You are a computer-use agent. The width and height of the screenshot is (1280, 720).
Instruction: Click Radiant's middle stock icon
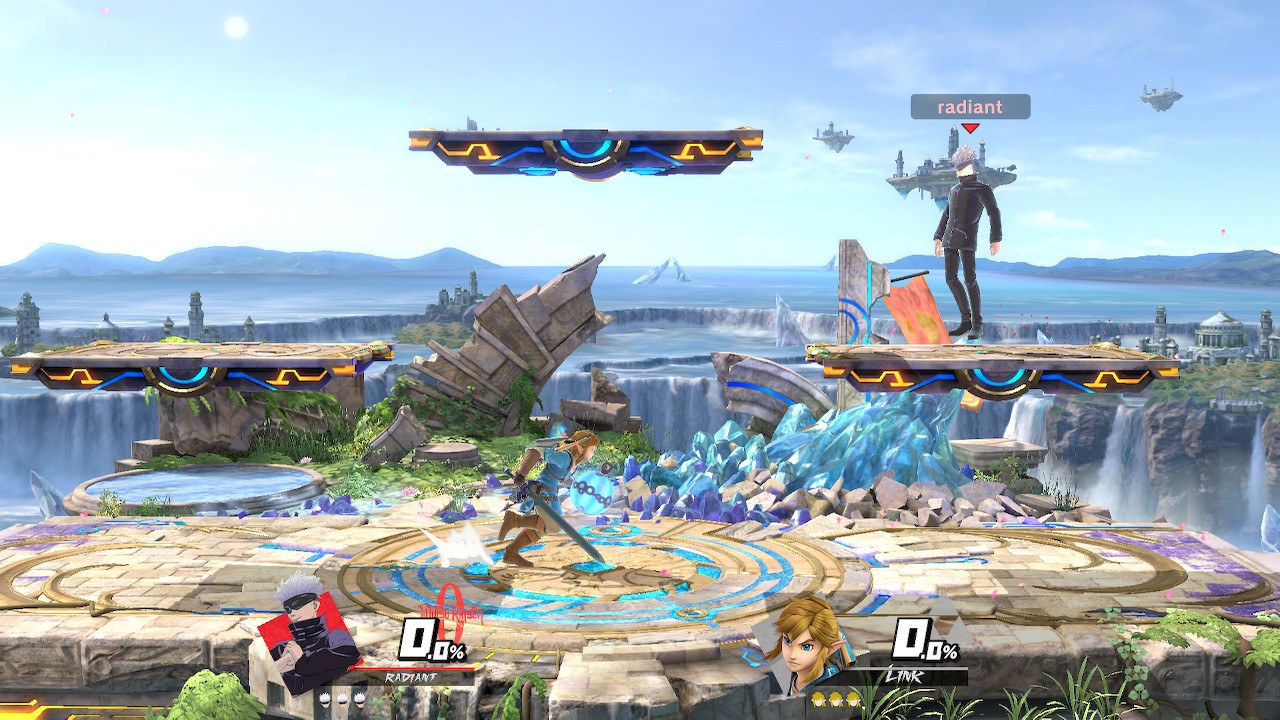point(343,700)
